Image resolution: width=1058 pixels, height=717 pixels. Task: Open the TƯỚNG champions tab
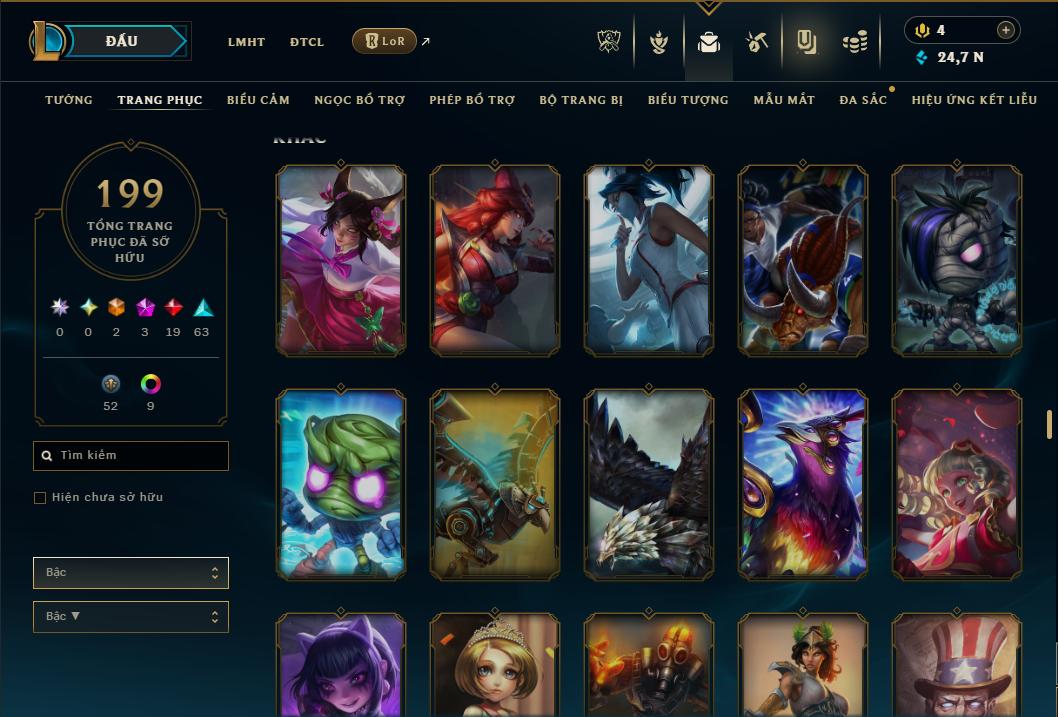tap(69, 100)
